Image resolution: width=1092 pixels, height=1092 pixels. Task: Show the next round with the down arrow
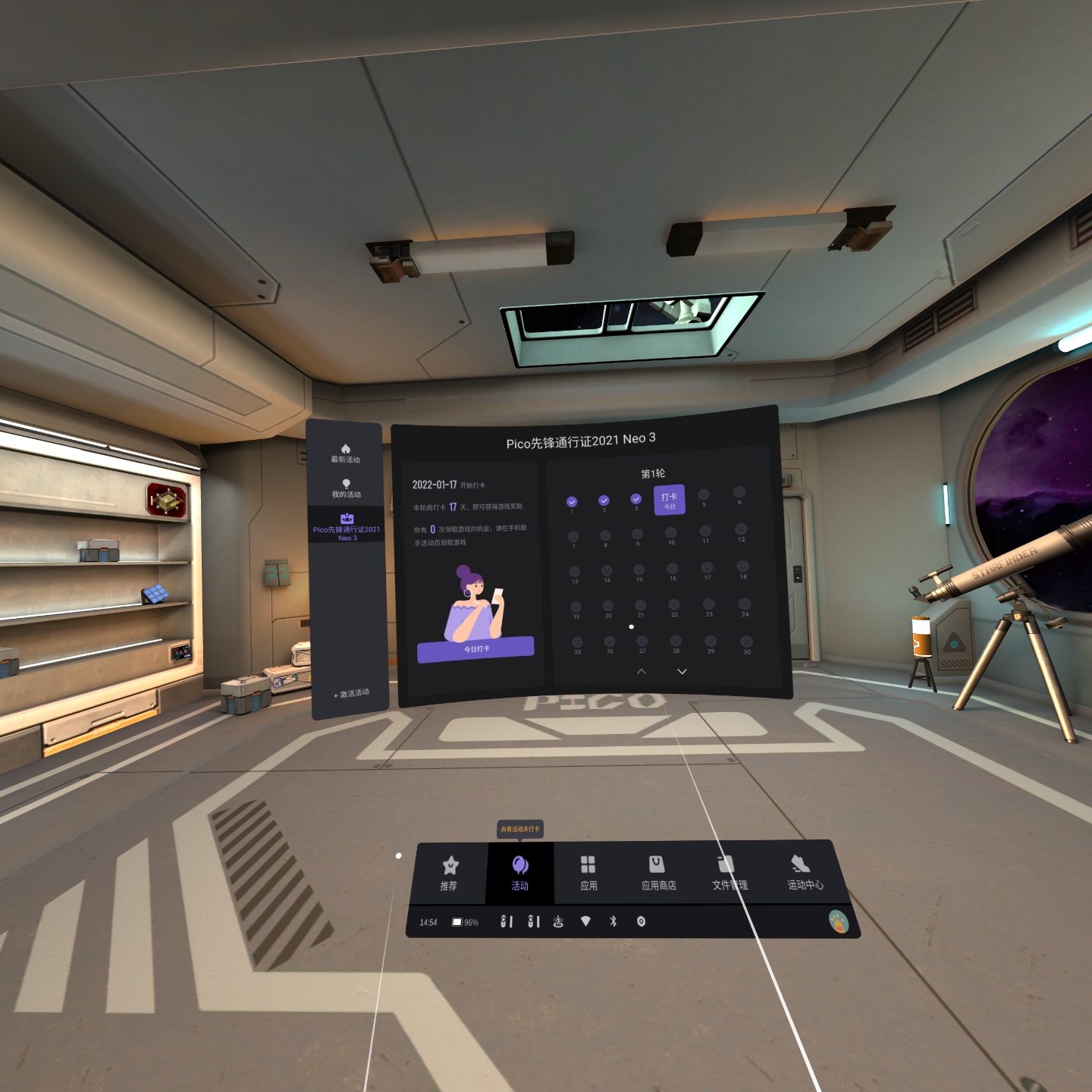pos(682,671)
